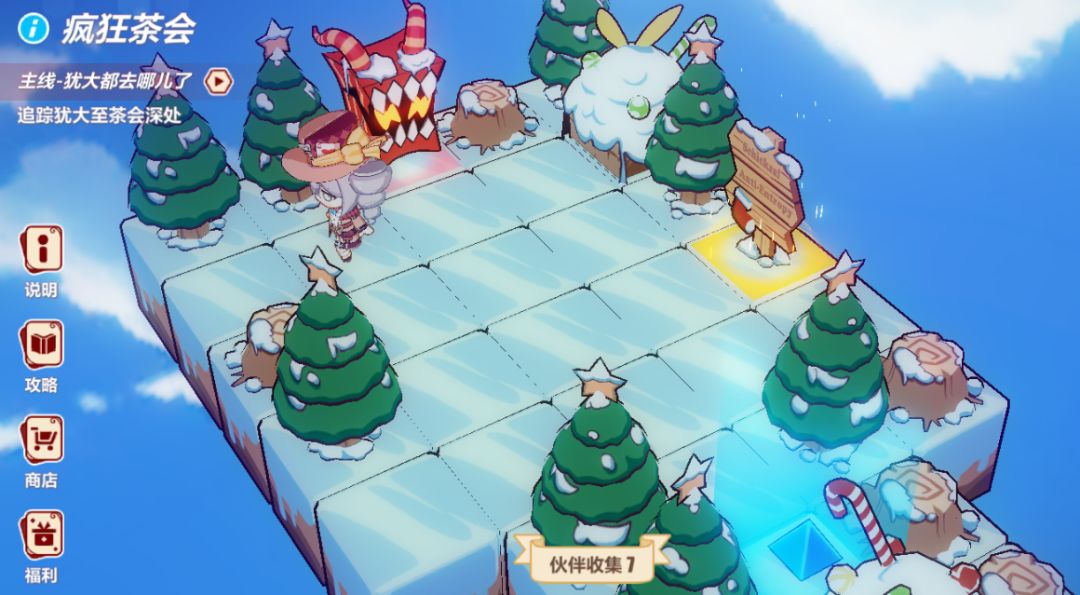Open the info icon beside 疯狂茶会
The width and height of the screenshot is (1080, 595).
34,29
